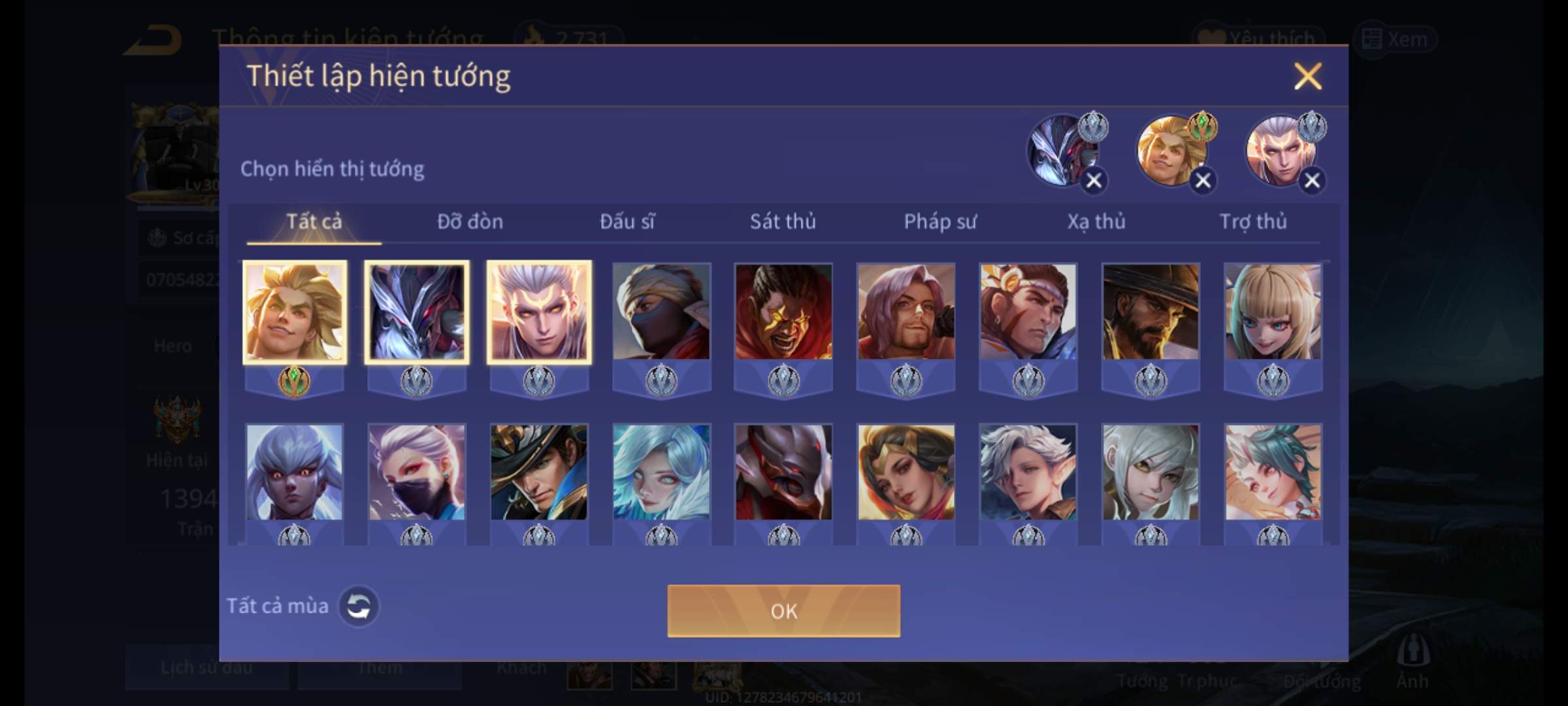This screenshot has width=1568, height=706.
Task: Select the masked ninja with headband portrait
Action: (661, 312)
